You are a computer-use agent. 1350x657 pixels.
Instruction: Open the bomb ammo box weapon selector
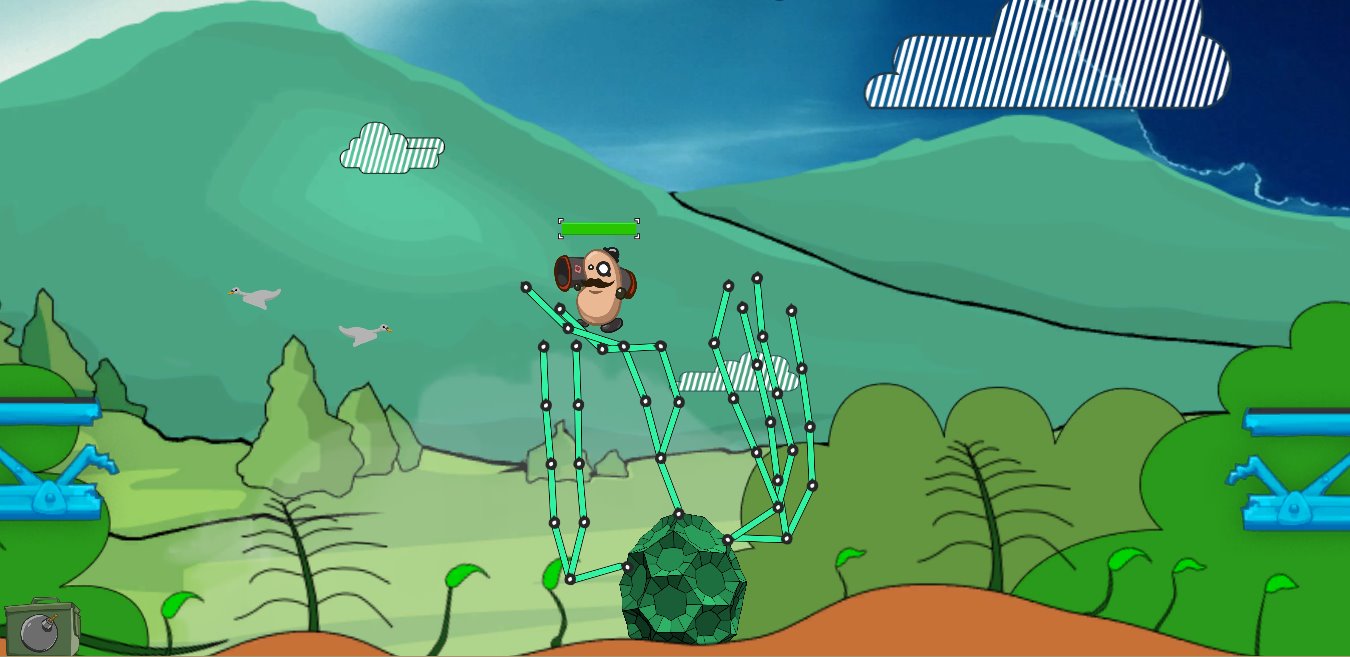[40, 628]
